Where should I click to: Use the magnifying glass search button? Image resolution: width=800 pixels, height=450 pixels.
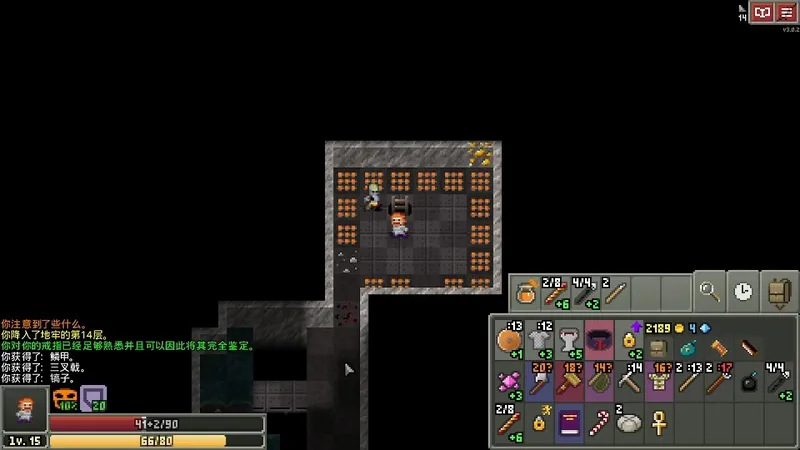pos(711,292)
